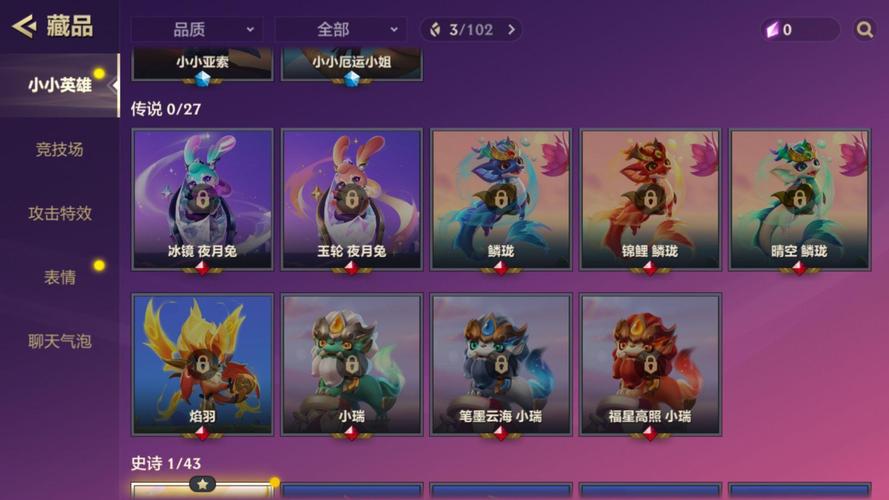Screen dimensions: 889x500
Task: Open the 竞技场 category
Action: [x=60, y=149]
